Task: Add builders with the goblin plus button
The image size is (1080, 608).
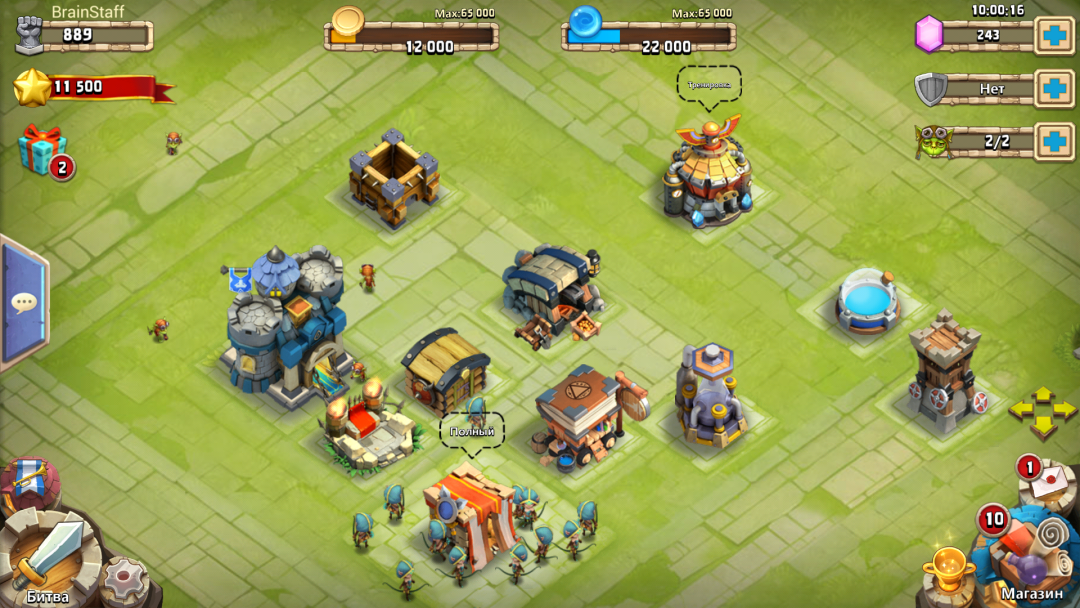Action: click(x=1054, y=141)
